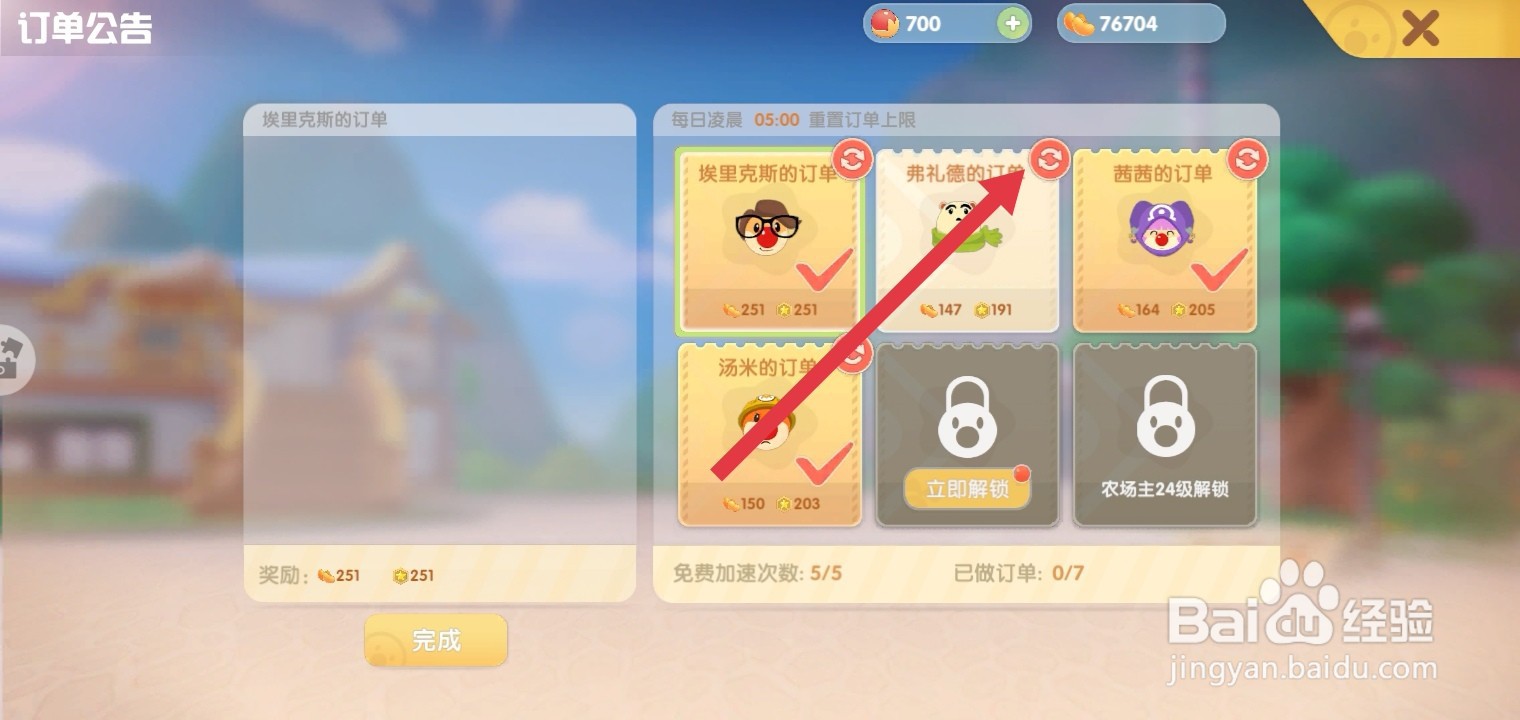The image size is (1520, 720).
Task: Refresh 茜茜的订单 with its swap icon
Action: tap(1246, 160)
